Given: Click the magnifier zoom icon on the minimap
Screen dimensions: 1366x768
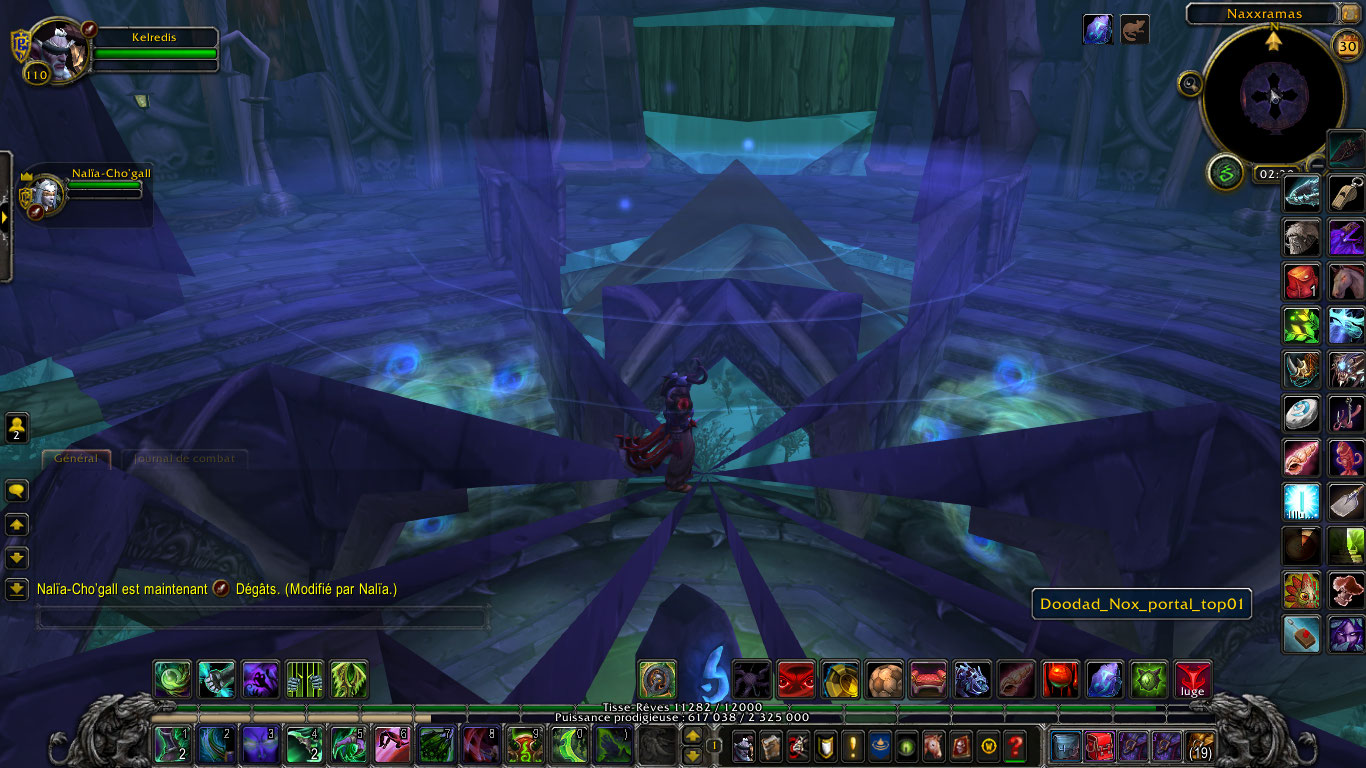Looking at the screenshot, I should 1189,83.
